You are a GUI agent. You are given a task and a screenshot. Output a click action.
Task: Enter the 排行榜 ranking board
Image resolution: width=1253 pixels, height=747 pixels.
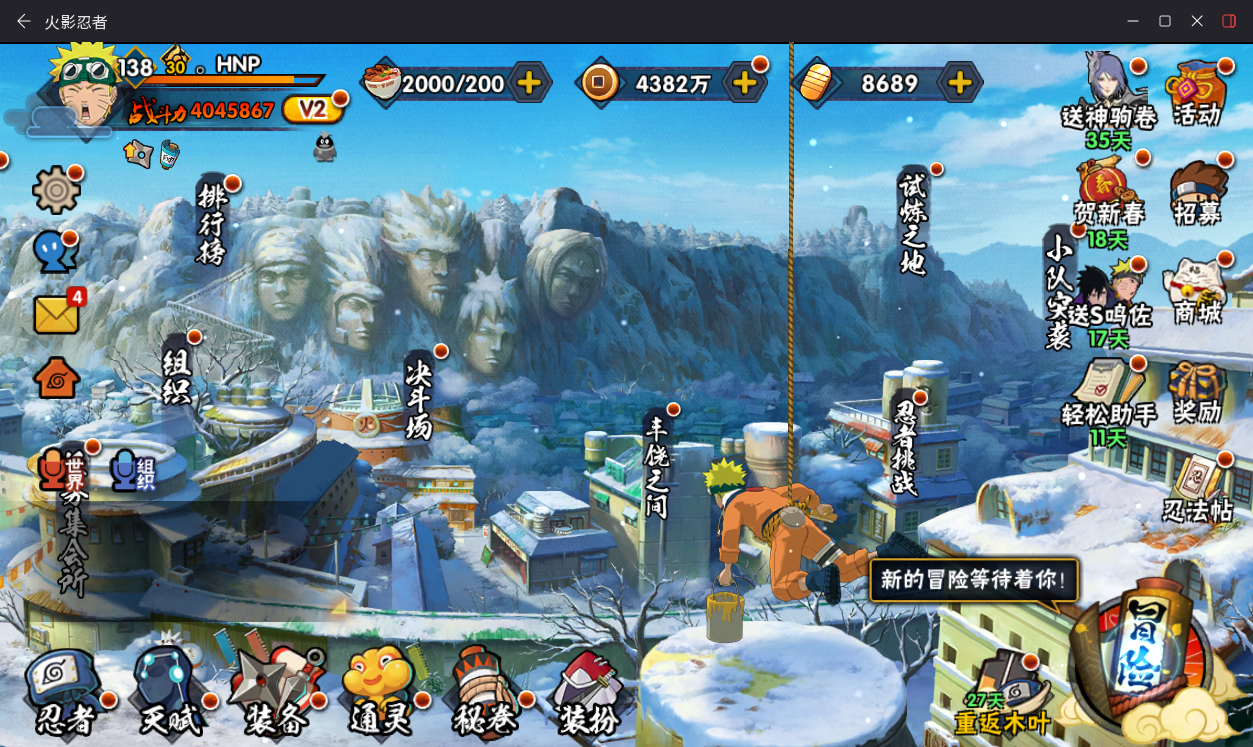click(212, 222)
